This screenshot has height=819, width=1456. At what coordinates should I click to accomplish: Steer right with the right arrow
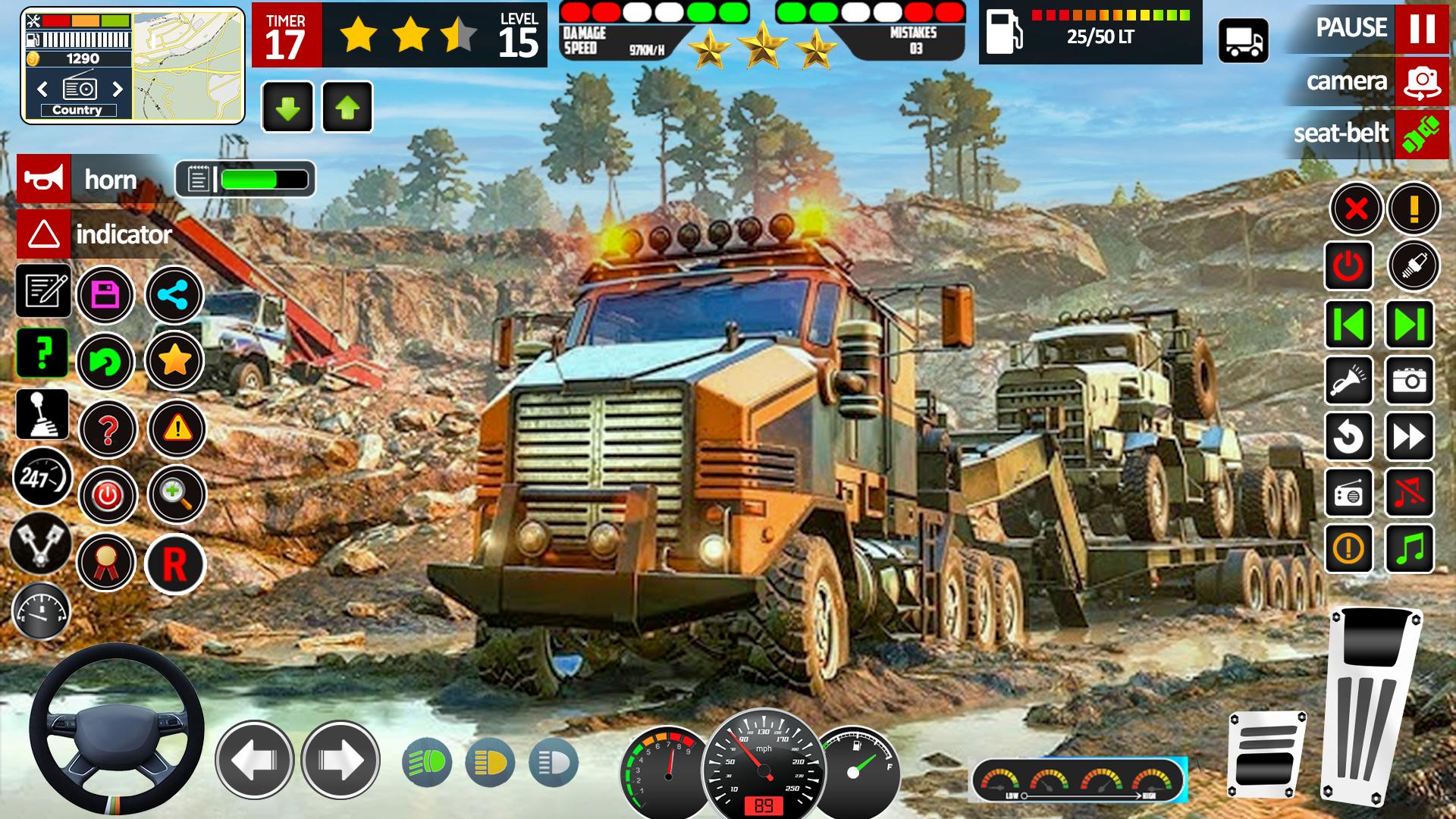pos(340,760)
